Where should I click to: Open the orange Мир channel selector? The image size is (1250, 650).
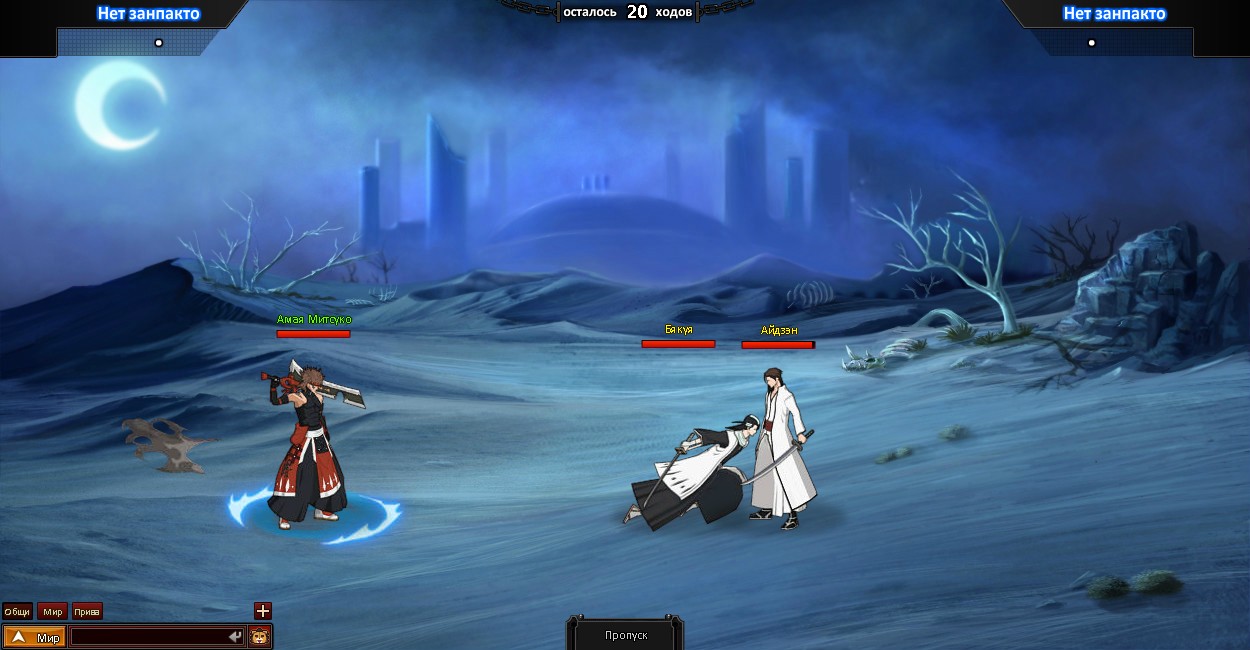[35, 637]
